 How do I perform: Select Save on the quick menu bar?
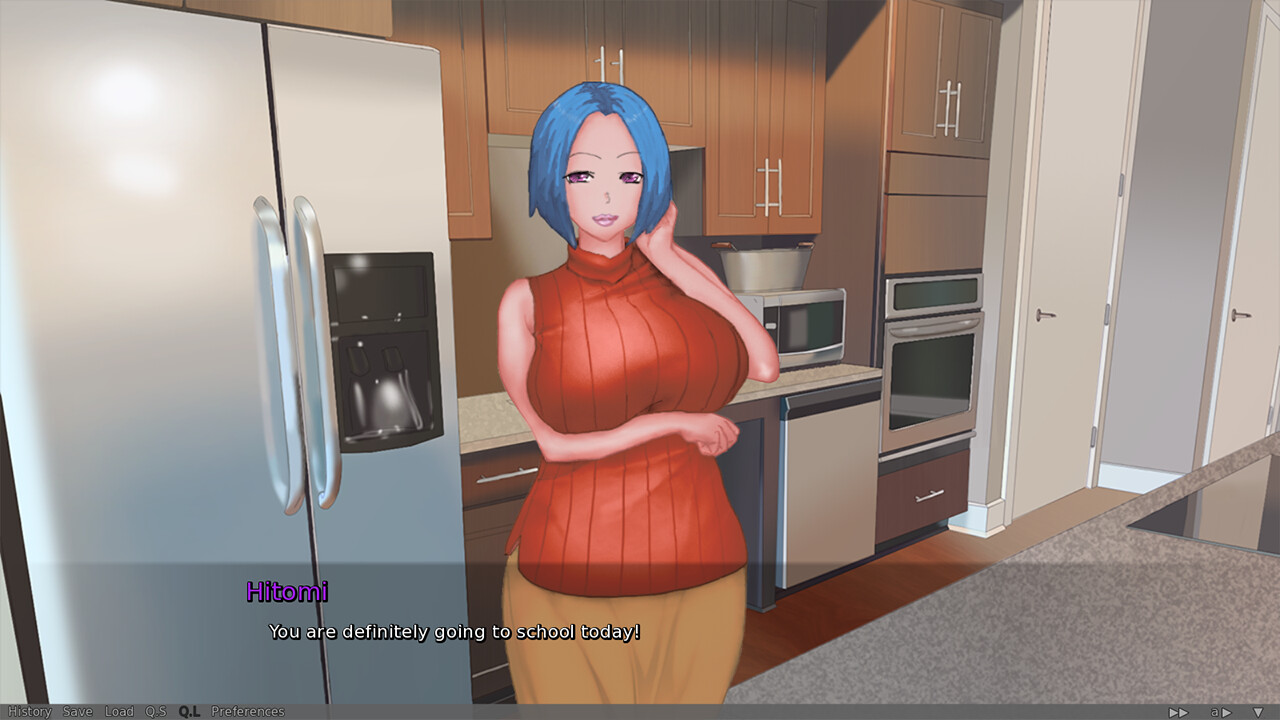tap(78, 712)
